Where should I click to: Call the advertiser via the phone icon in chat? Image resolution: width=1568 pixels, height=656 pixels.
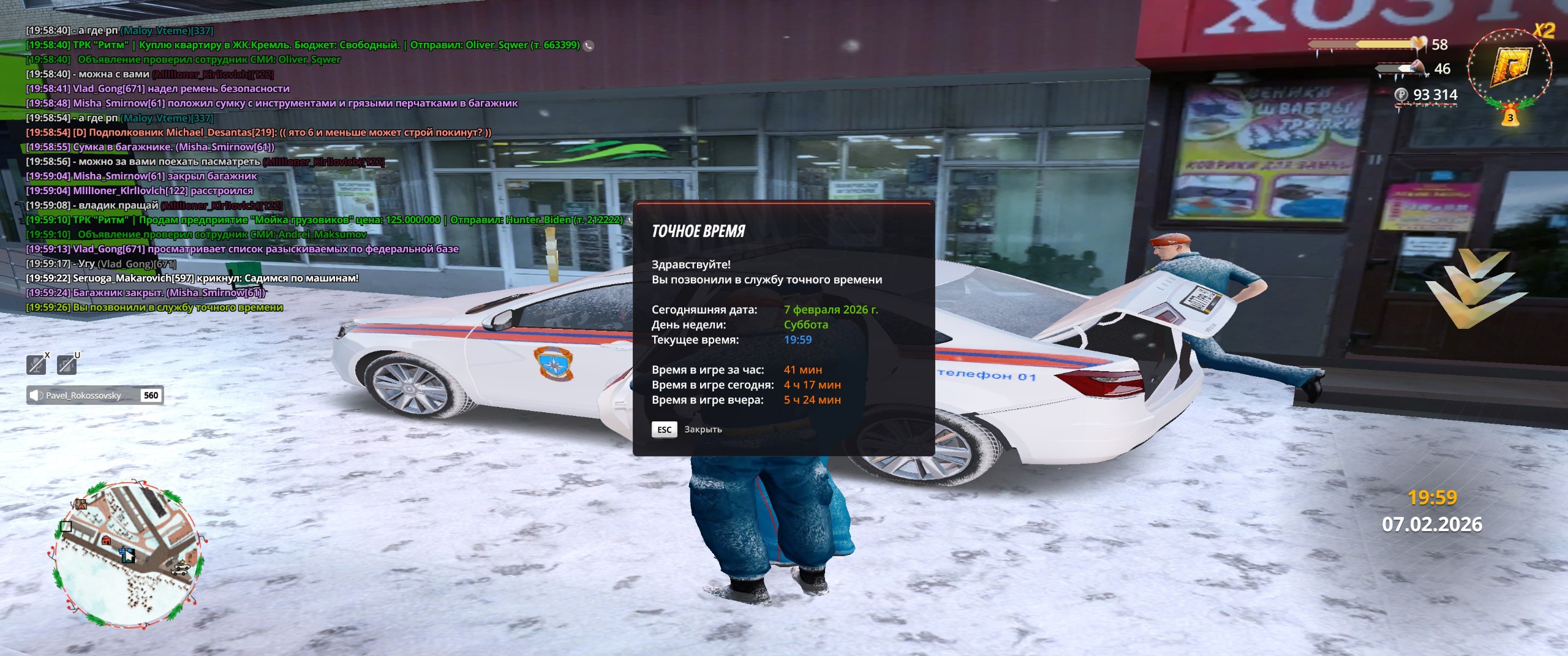589,45
